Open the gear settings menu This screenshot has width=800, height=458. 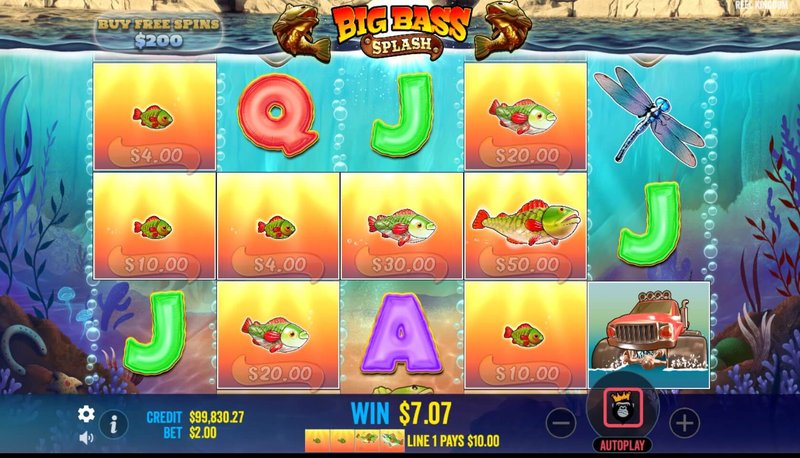click(87, 414)
